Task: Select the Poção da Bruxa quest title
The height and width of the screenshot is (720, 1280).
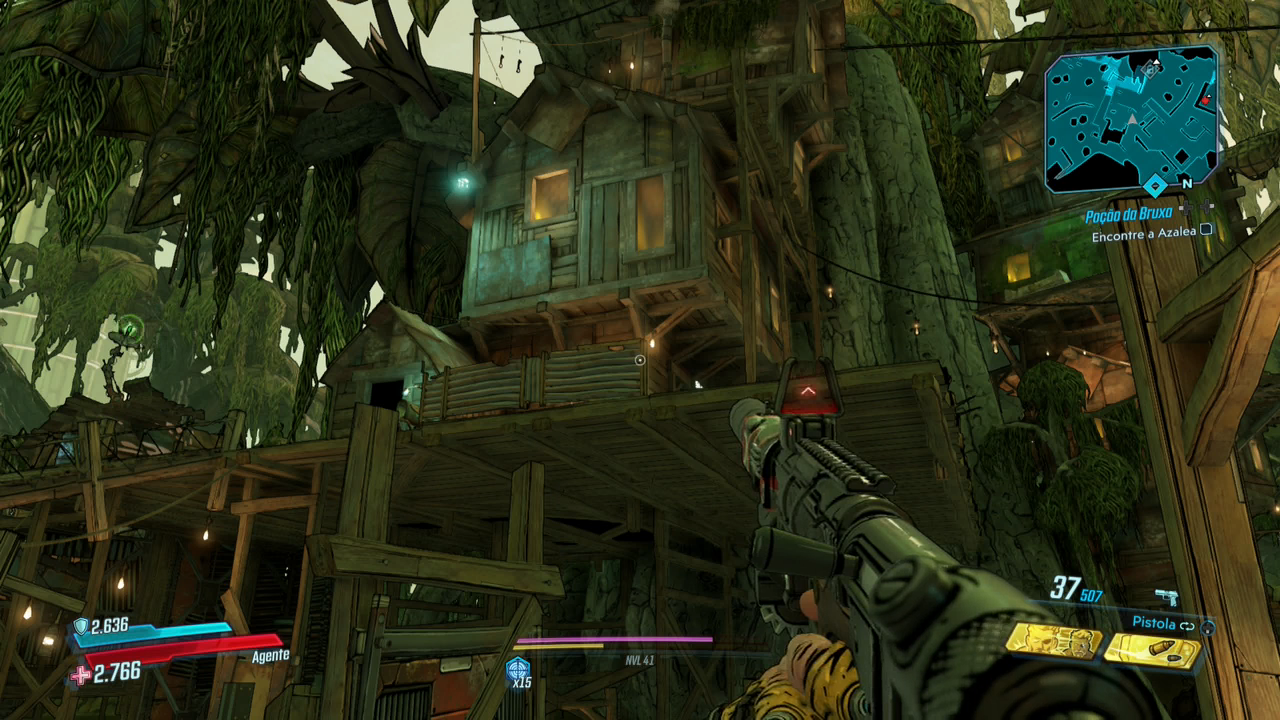Action: [x=1129, y=215]
